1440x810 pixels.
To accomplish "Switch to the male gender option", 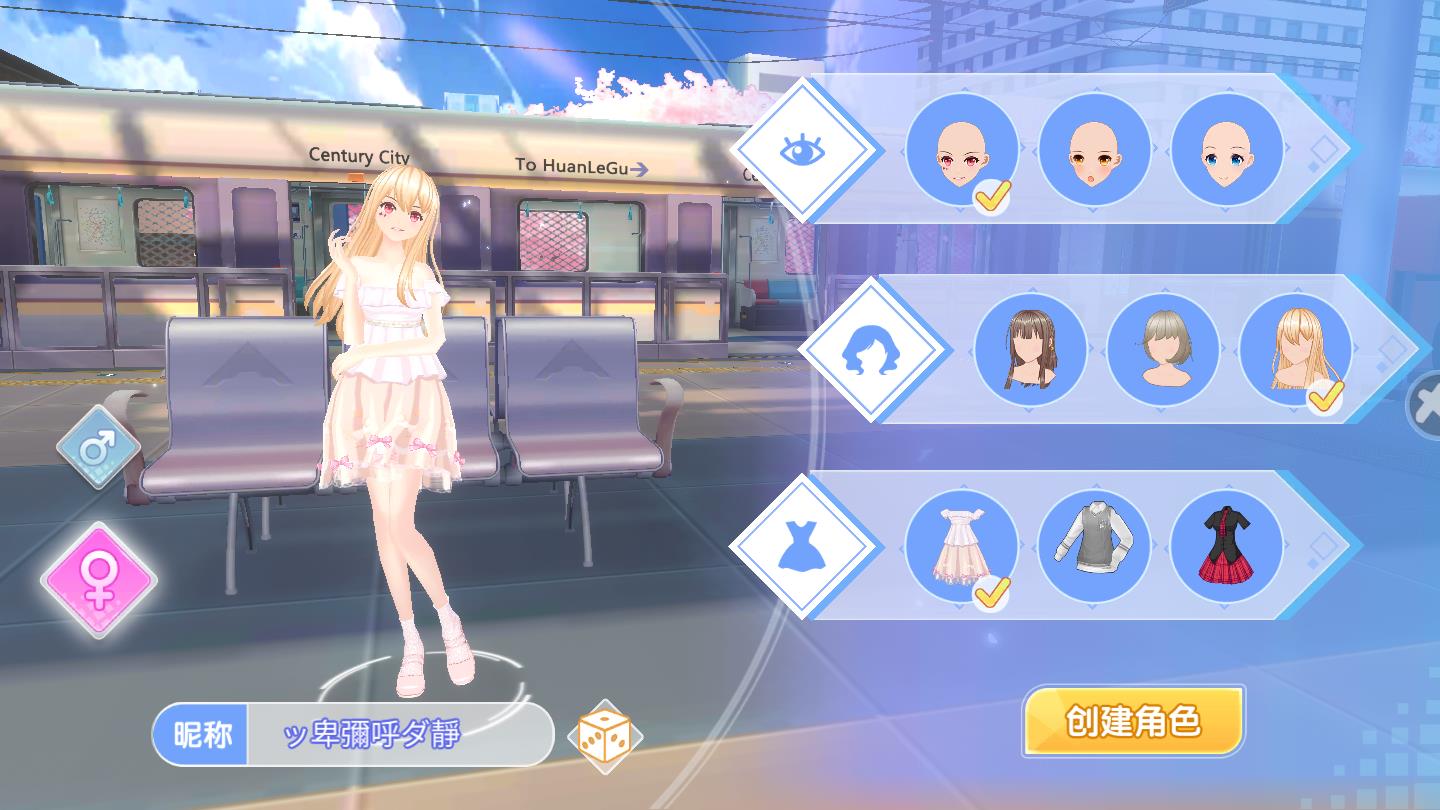I will [x=97, y=446].
